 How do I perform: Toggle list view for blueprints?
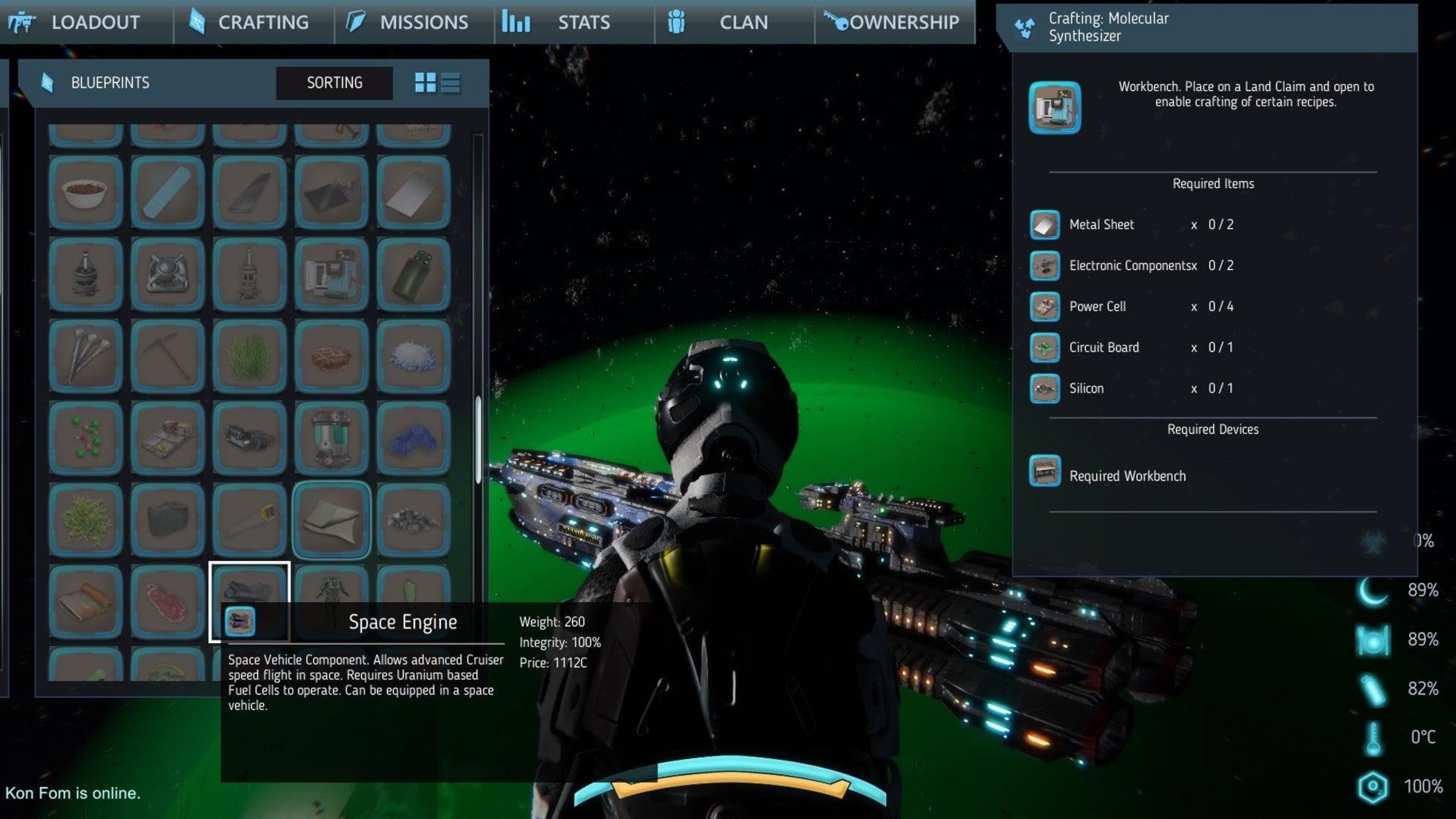point(451,83)
